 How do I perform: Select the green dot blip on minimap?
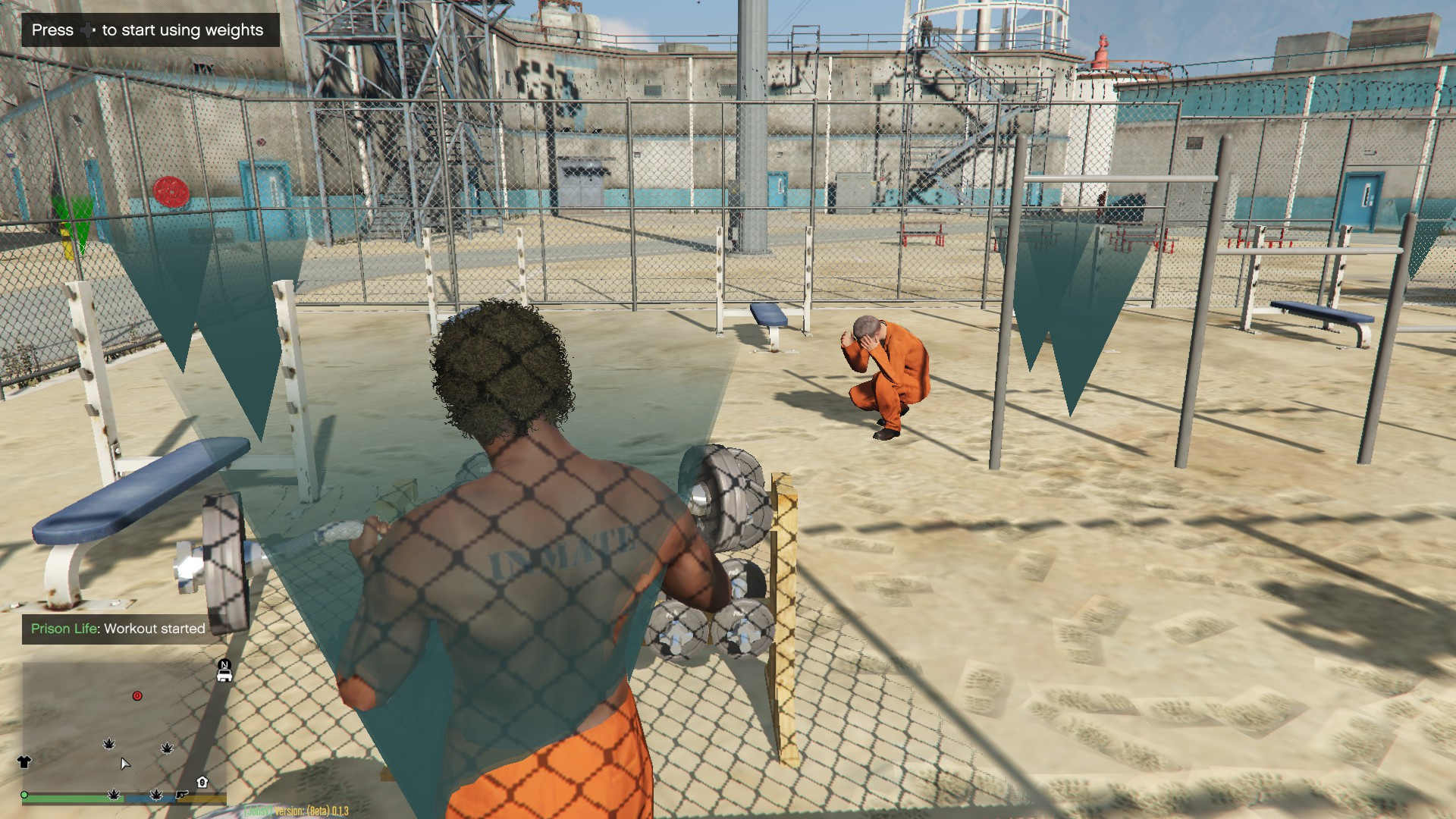tap(25, 795)
